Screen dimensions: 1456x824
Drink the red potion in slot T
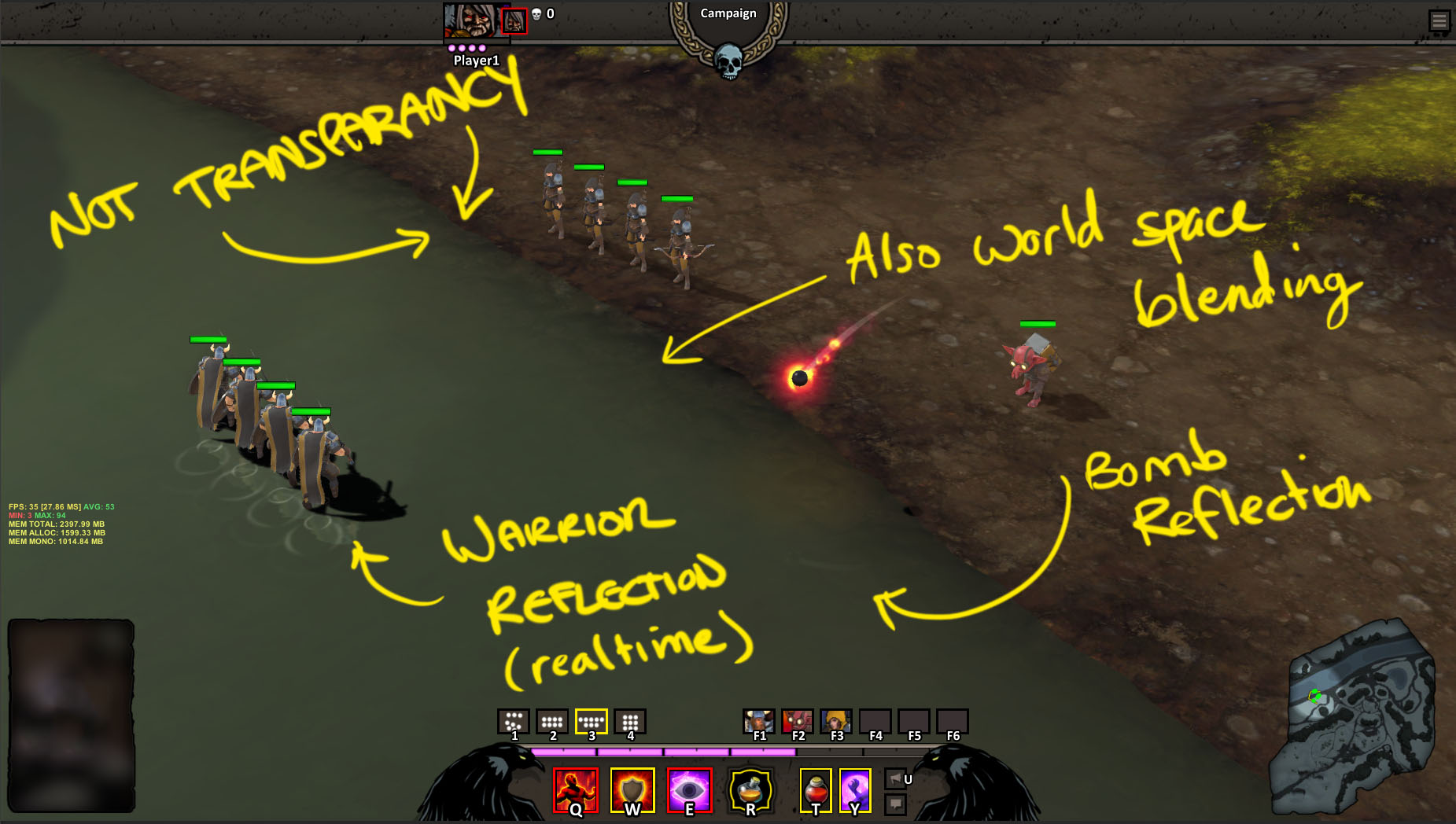click(816, 790)
